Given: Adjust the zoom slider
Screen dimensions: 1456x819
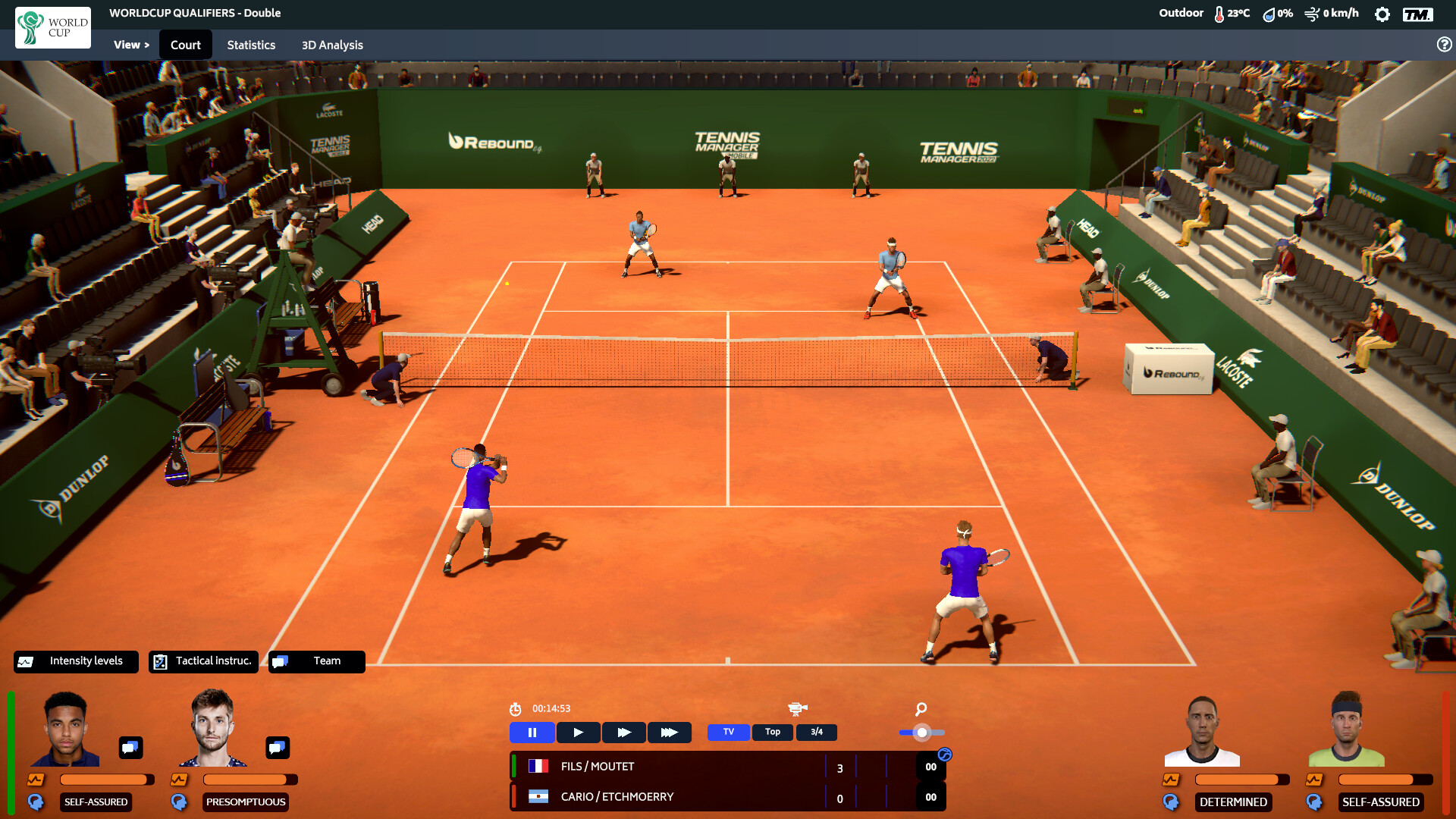Looking at the screenshot, I should (x=922, y=733).
